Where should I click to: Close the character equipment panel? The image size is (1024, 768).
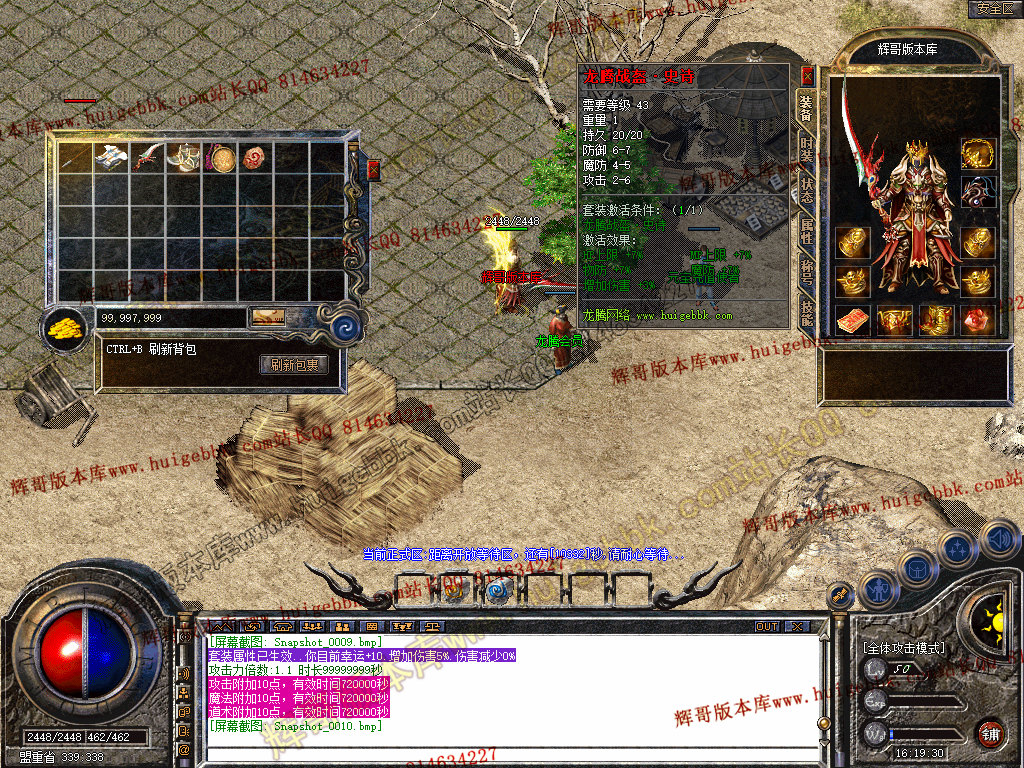tap(808, 75)
